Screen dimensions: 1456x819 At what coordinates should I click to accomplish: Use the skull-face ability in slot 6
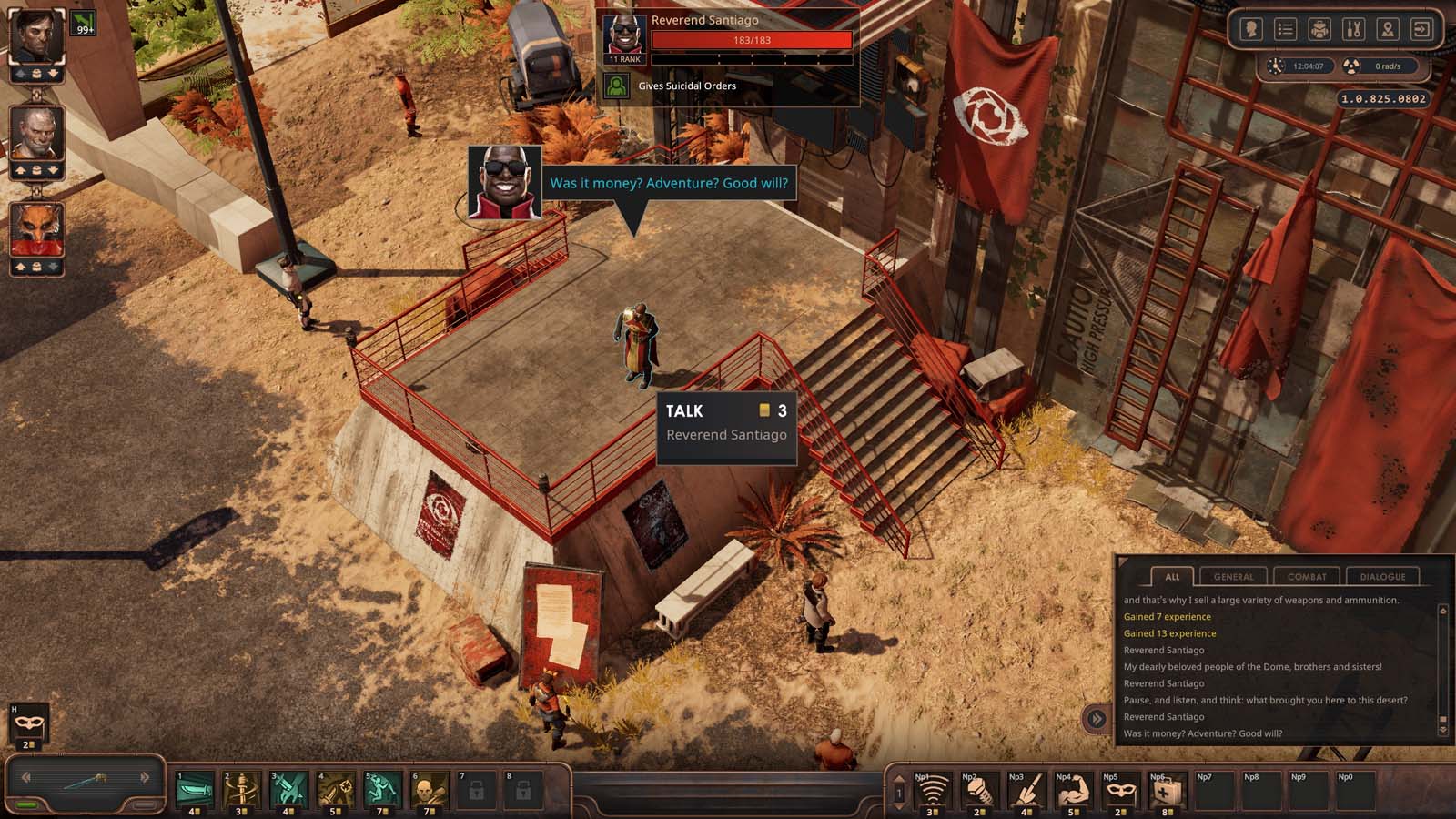coord(430,789)
